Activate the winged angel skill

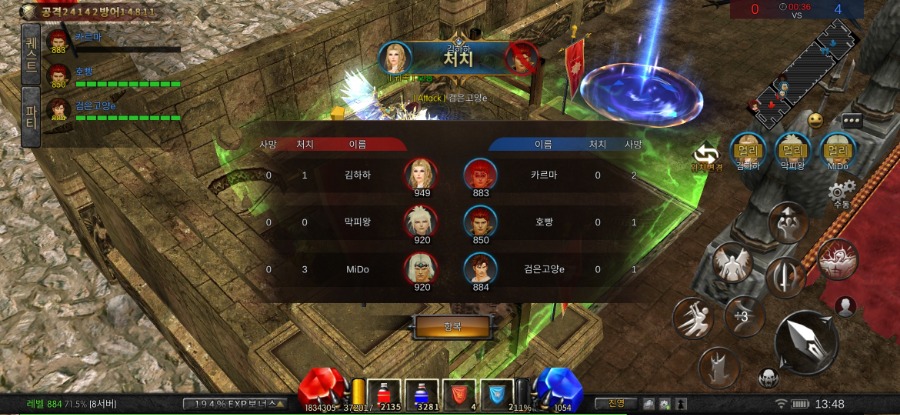(x=735, y=264)
